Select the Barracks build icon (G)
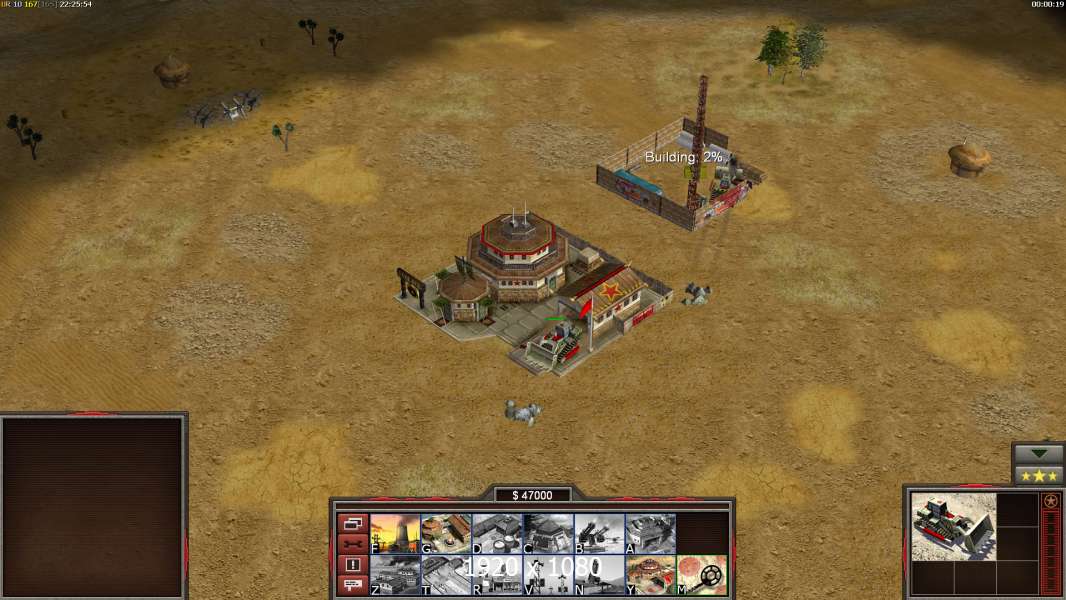The height and width of the screenshot is (600, 1066). pyautogui.click(x=446, y=534)
